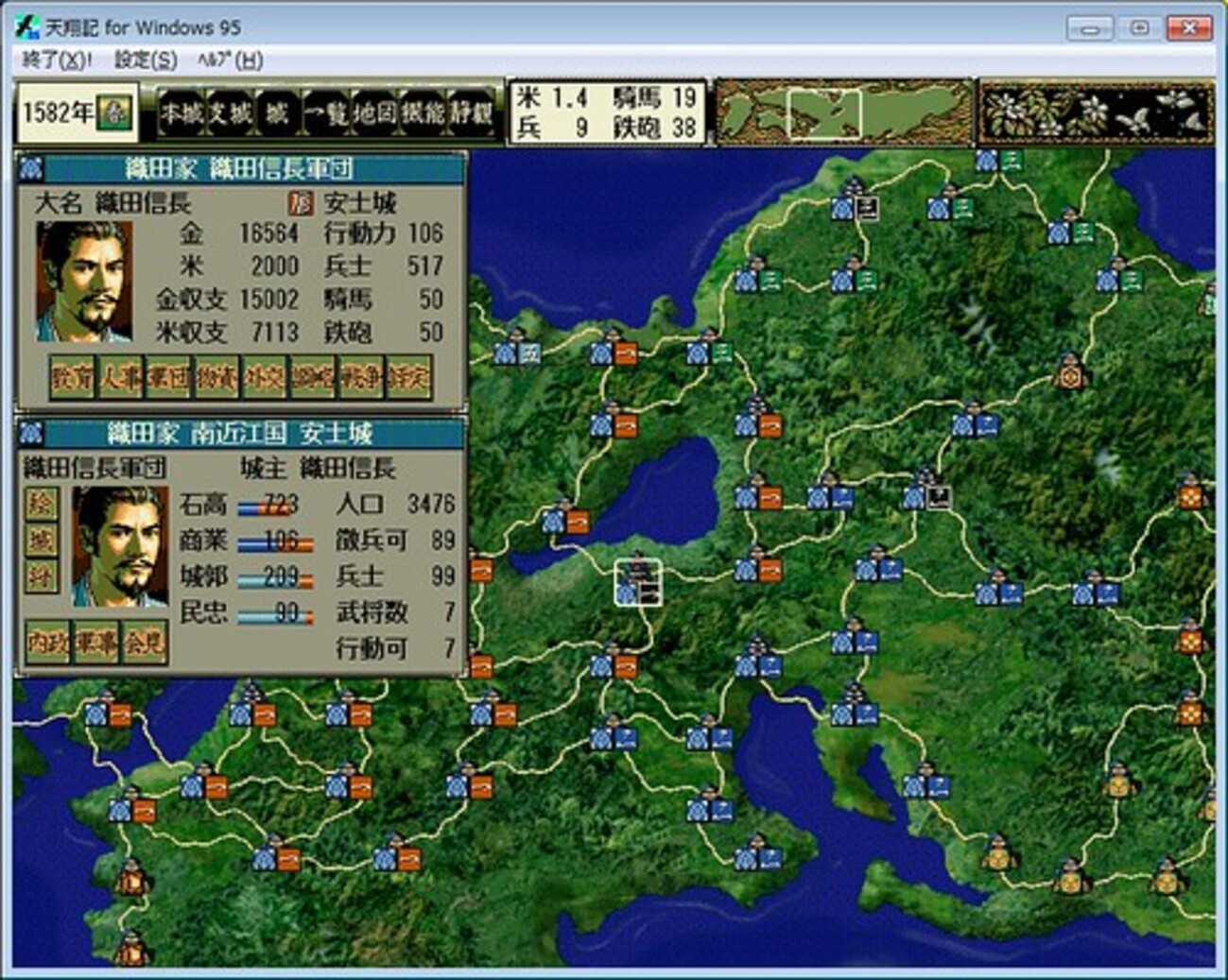
Task: Click the 支城 toolbar button
Action: click(x=230, y=113)
